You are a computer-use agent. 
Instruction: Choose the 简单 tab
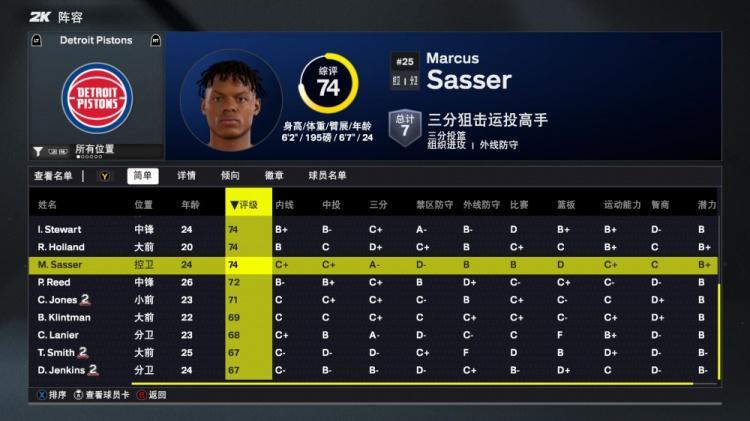pos(142,176)
